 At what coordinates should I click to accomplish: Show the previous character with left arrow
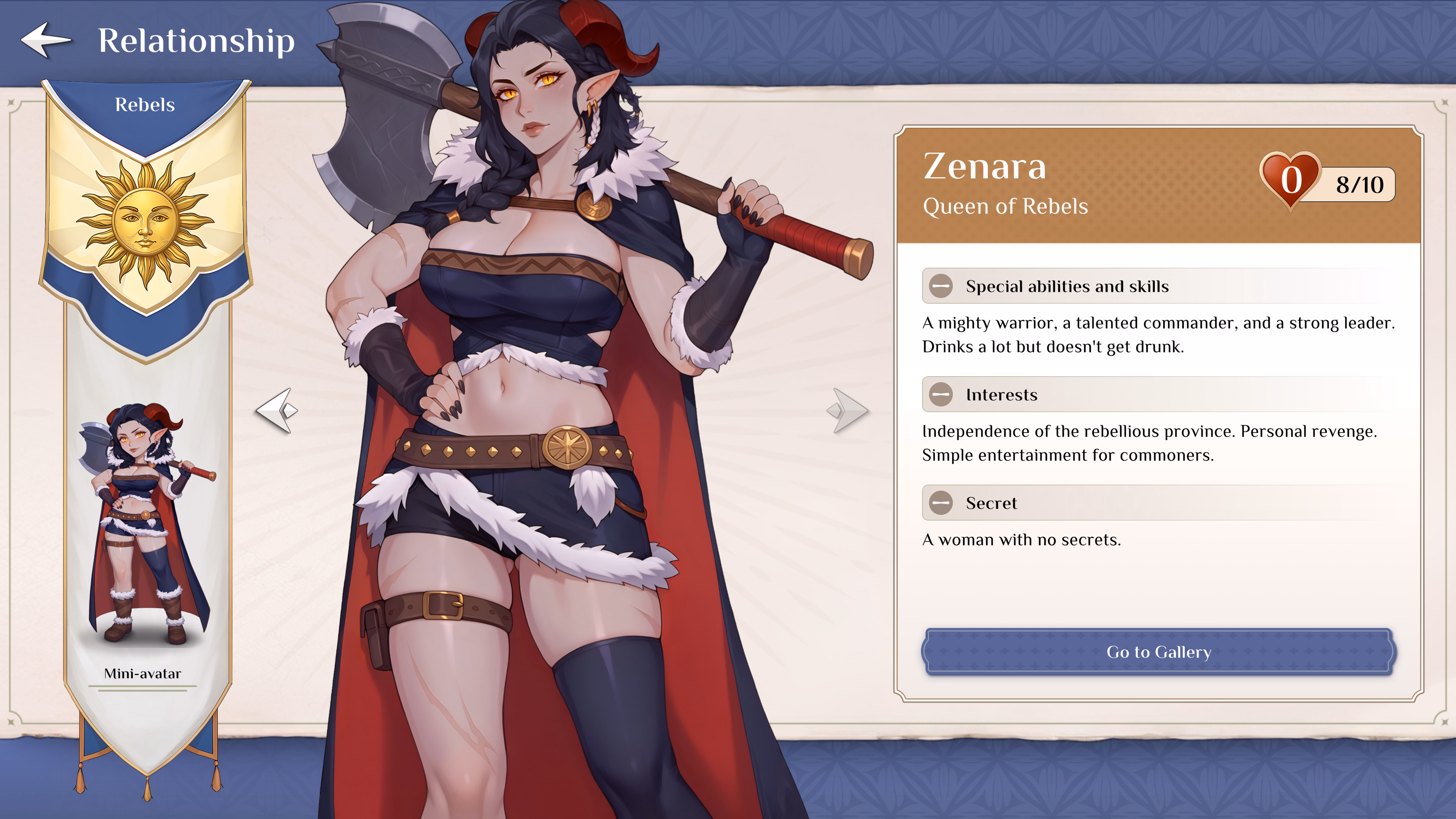click(277, 410)
